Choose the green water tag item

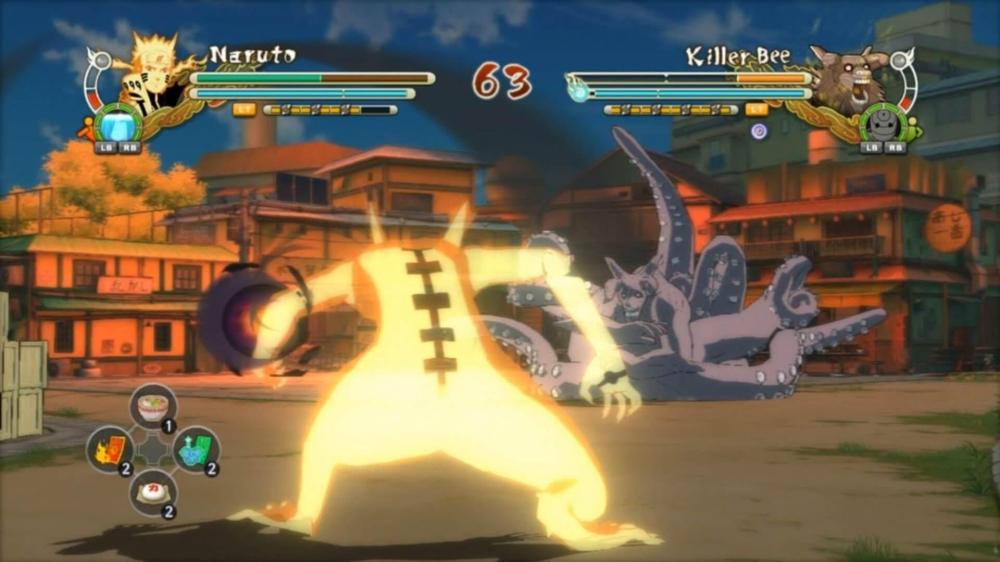point(196,449)
